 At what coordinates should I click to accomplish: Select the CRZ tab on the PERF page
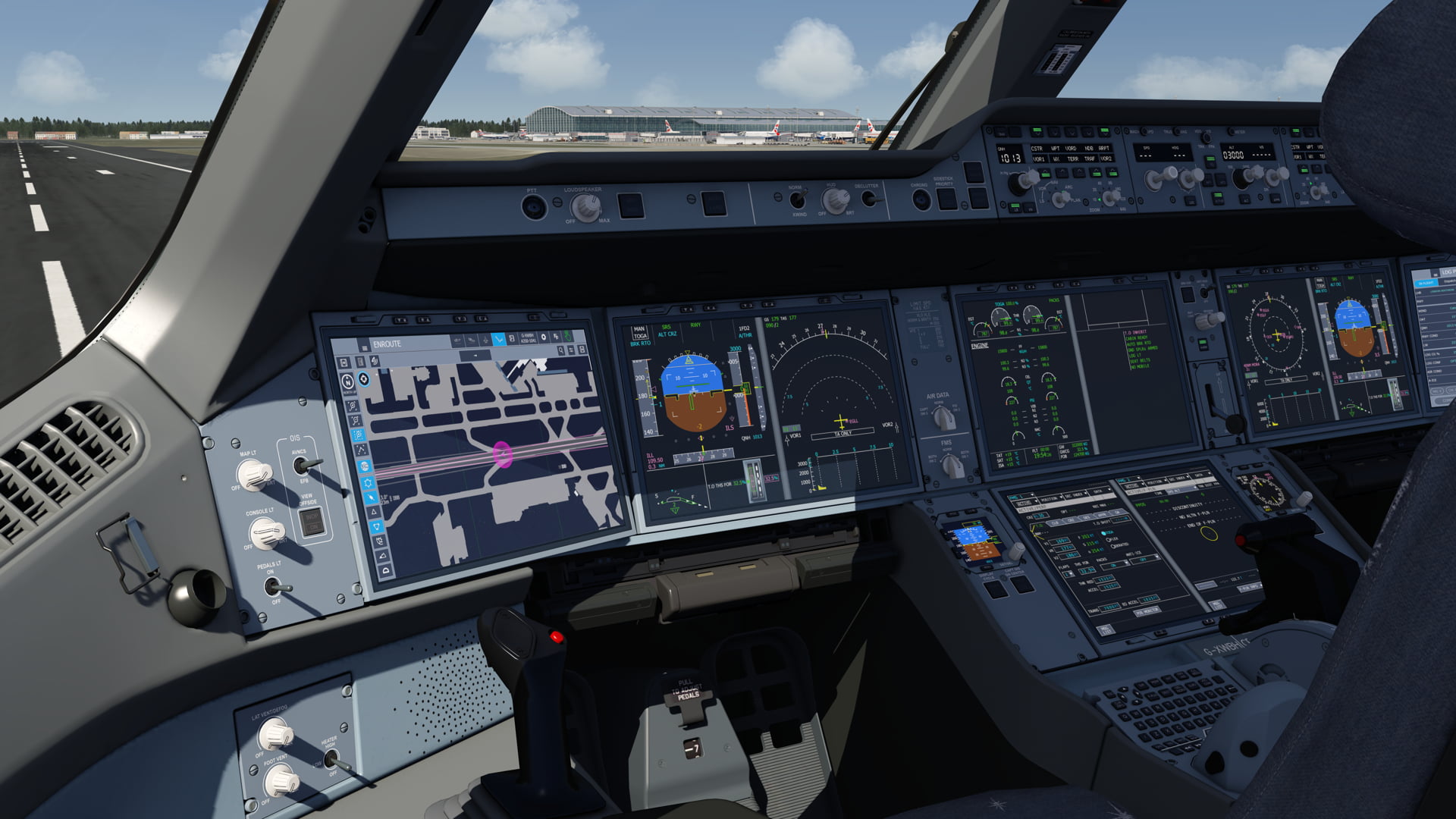coord(1071,521)
